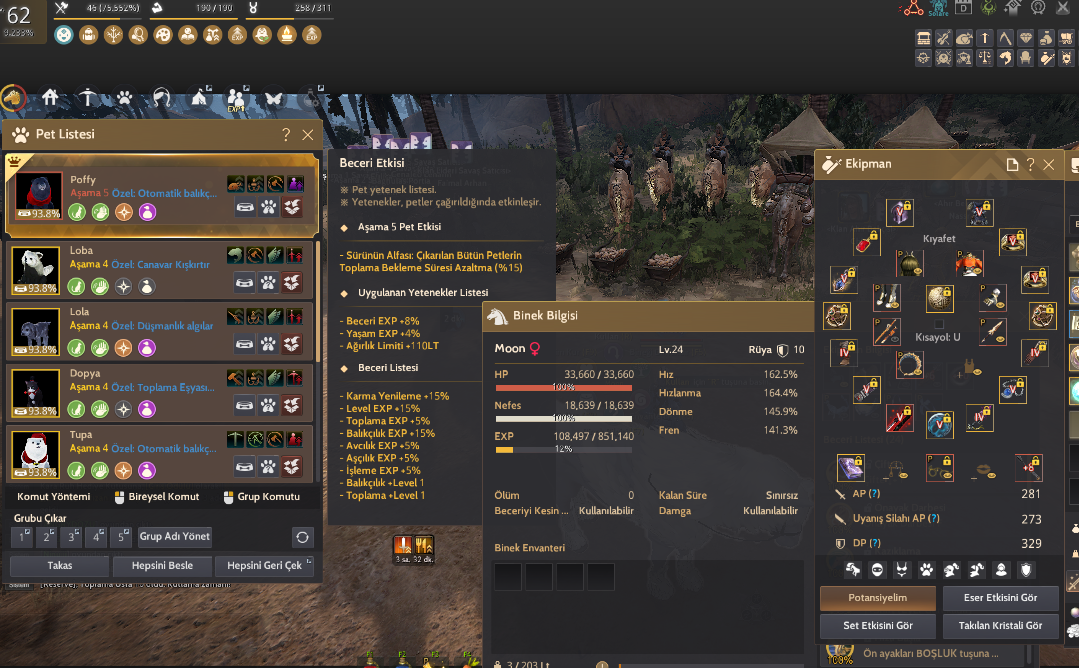Viewport: 1079px width, 668px height.
Task: View Takılan Kristali Gör
Action: [1000, 626]
